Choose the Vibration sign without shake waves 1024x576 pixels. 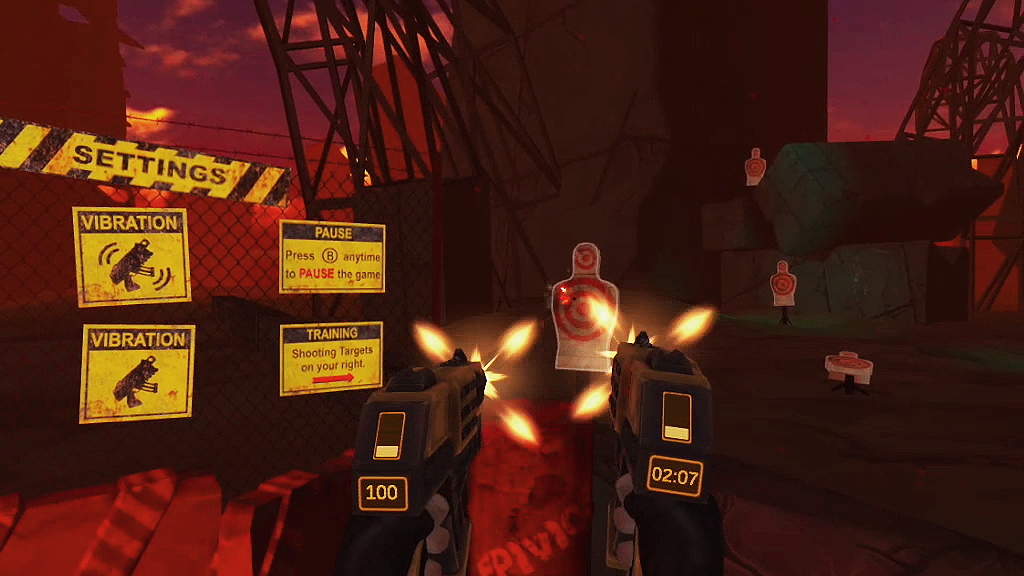[137, 372]
